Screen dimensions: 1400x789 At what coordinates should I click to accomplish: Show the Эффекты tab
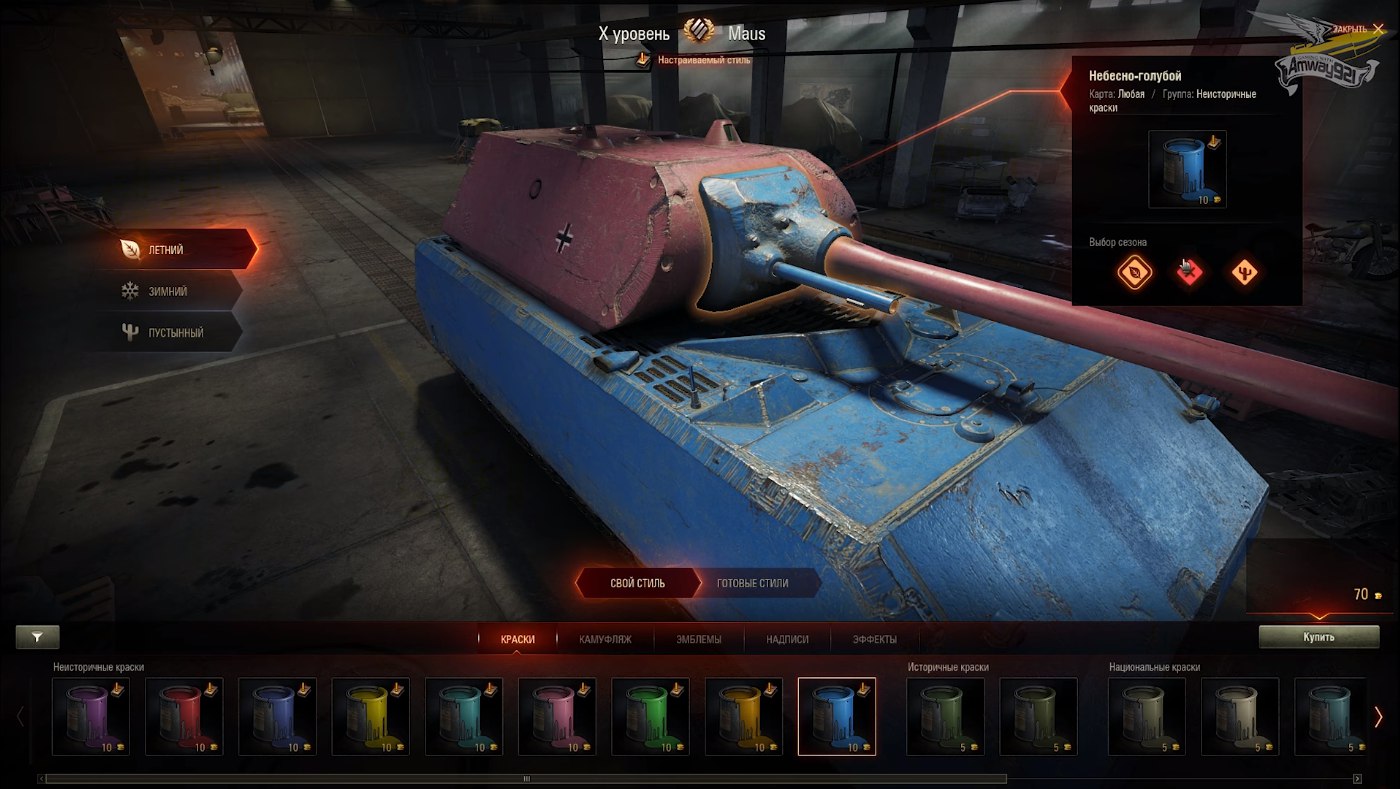(x=874, y=639)
